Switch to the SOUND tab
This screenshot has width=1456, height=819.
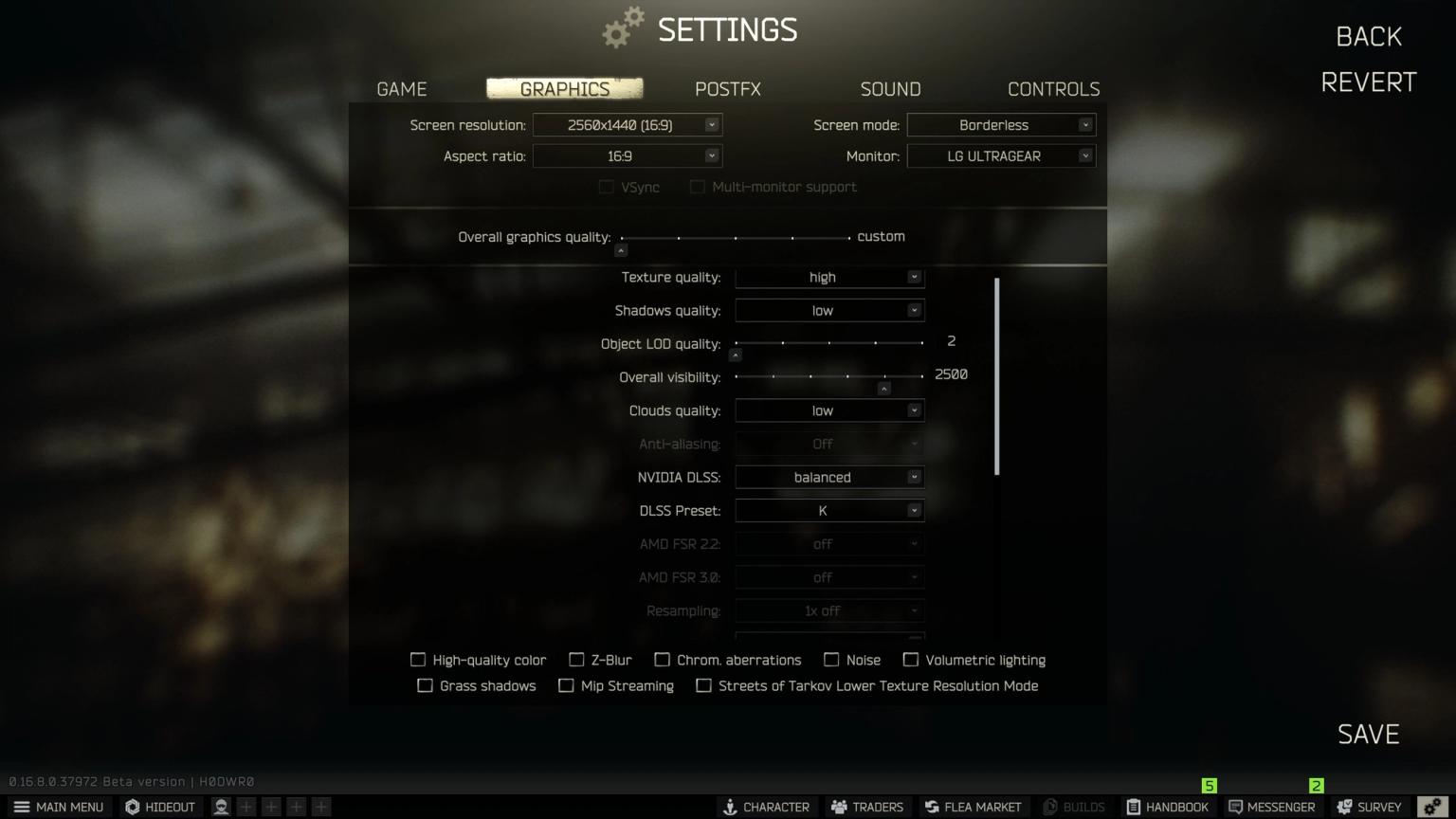[x=890, y=88]
